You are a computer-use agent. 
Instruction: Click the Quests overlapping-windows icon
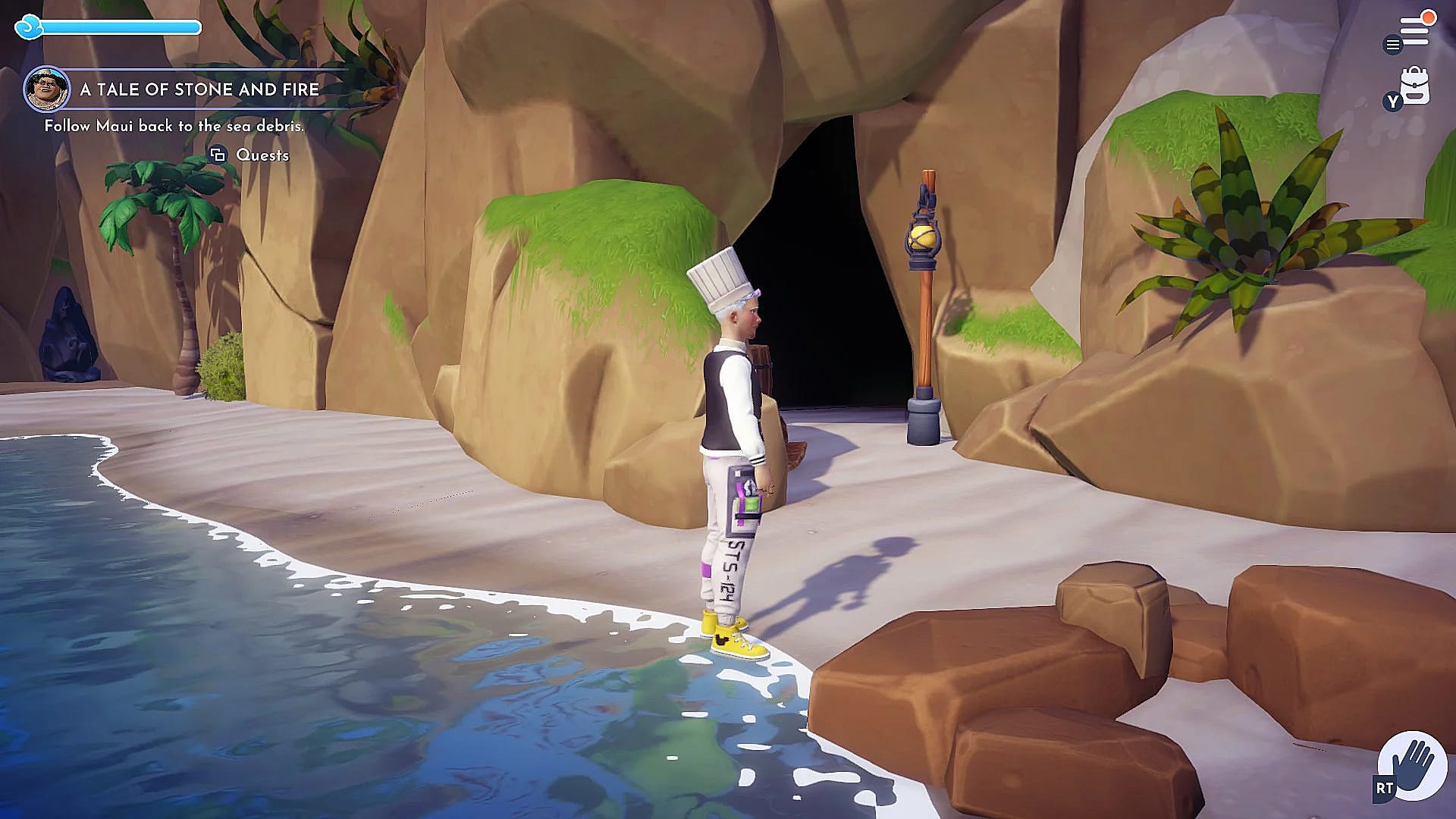(x=218, y=155)
